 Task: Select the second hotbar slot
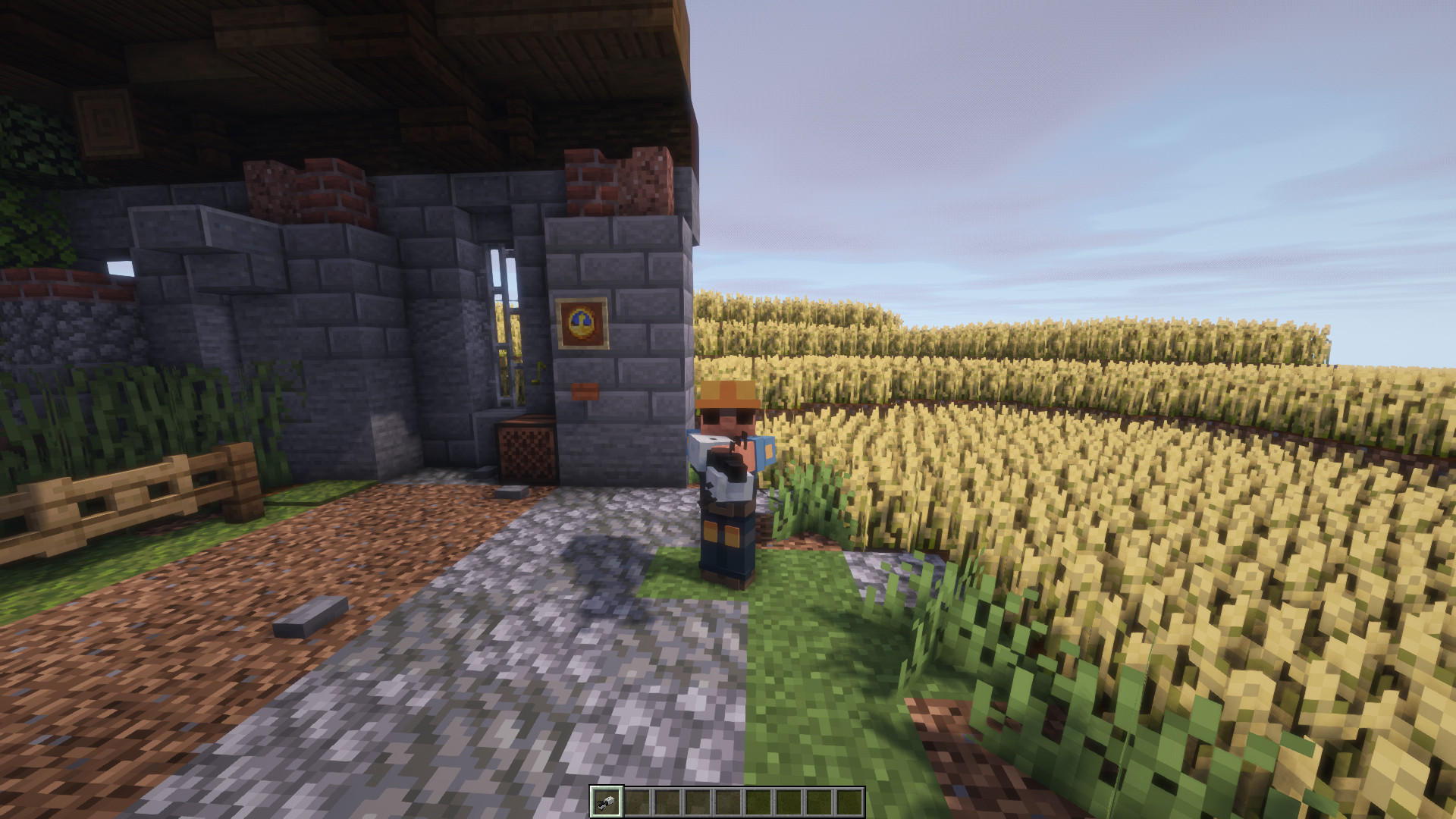coord(637,802)
